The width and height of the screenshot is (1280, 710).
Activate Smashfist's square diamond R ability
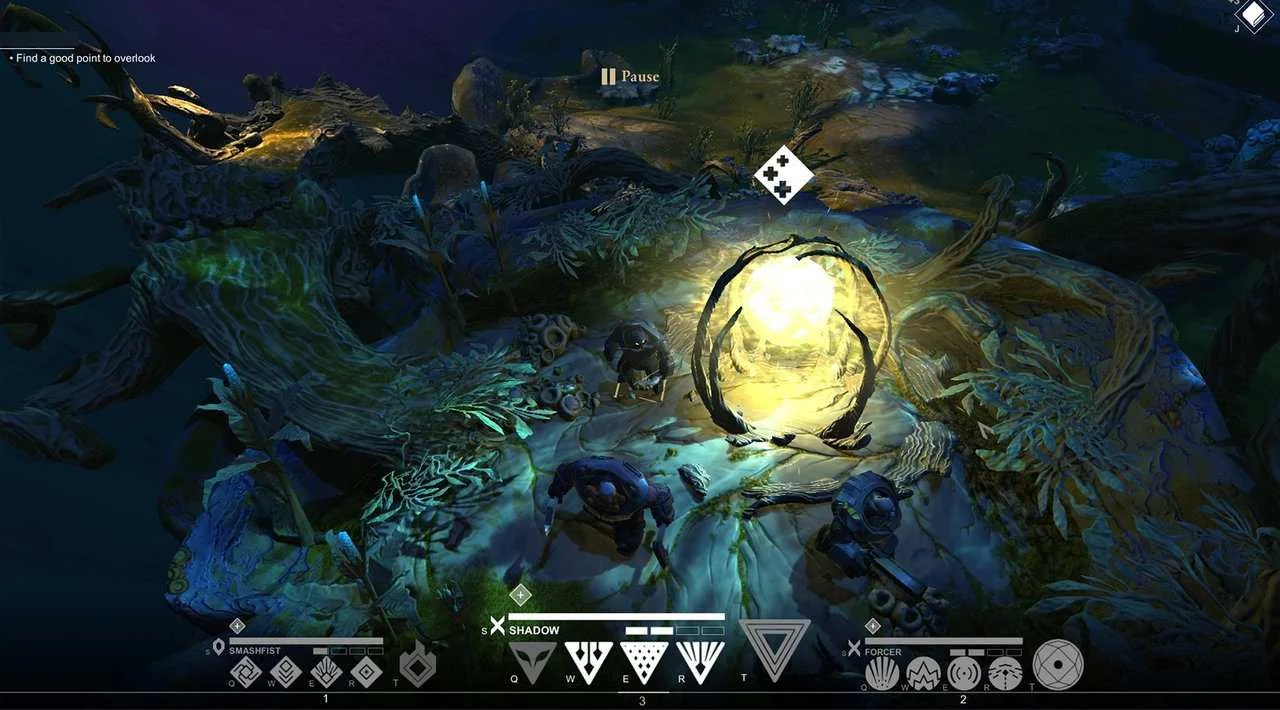(367, 672)
